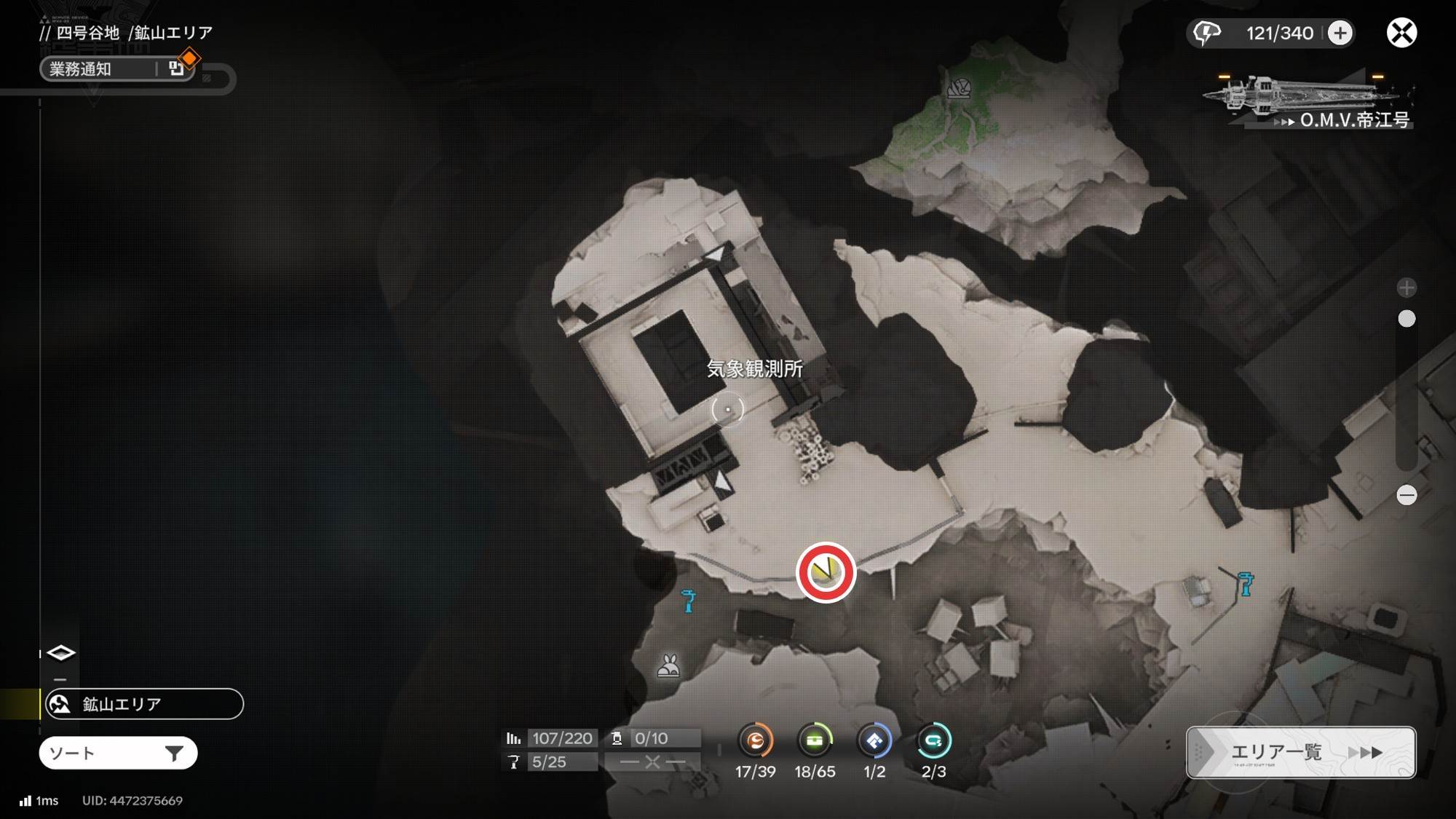This screenshot has height=819, width=1456.
Task: Click the map zoom slider handle
Action: click(1406, 319)
